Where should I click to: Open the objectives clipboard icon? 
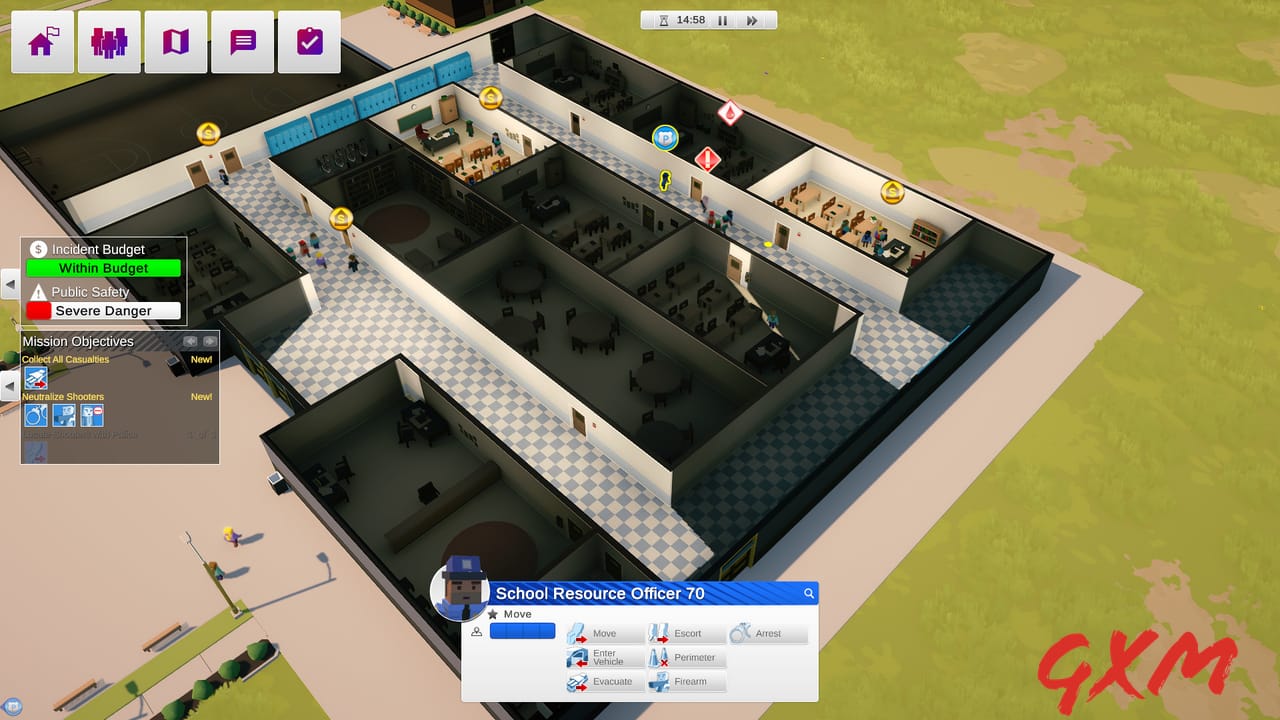[308, 41]
